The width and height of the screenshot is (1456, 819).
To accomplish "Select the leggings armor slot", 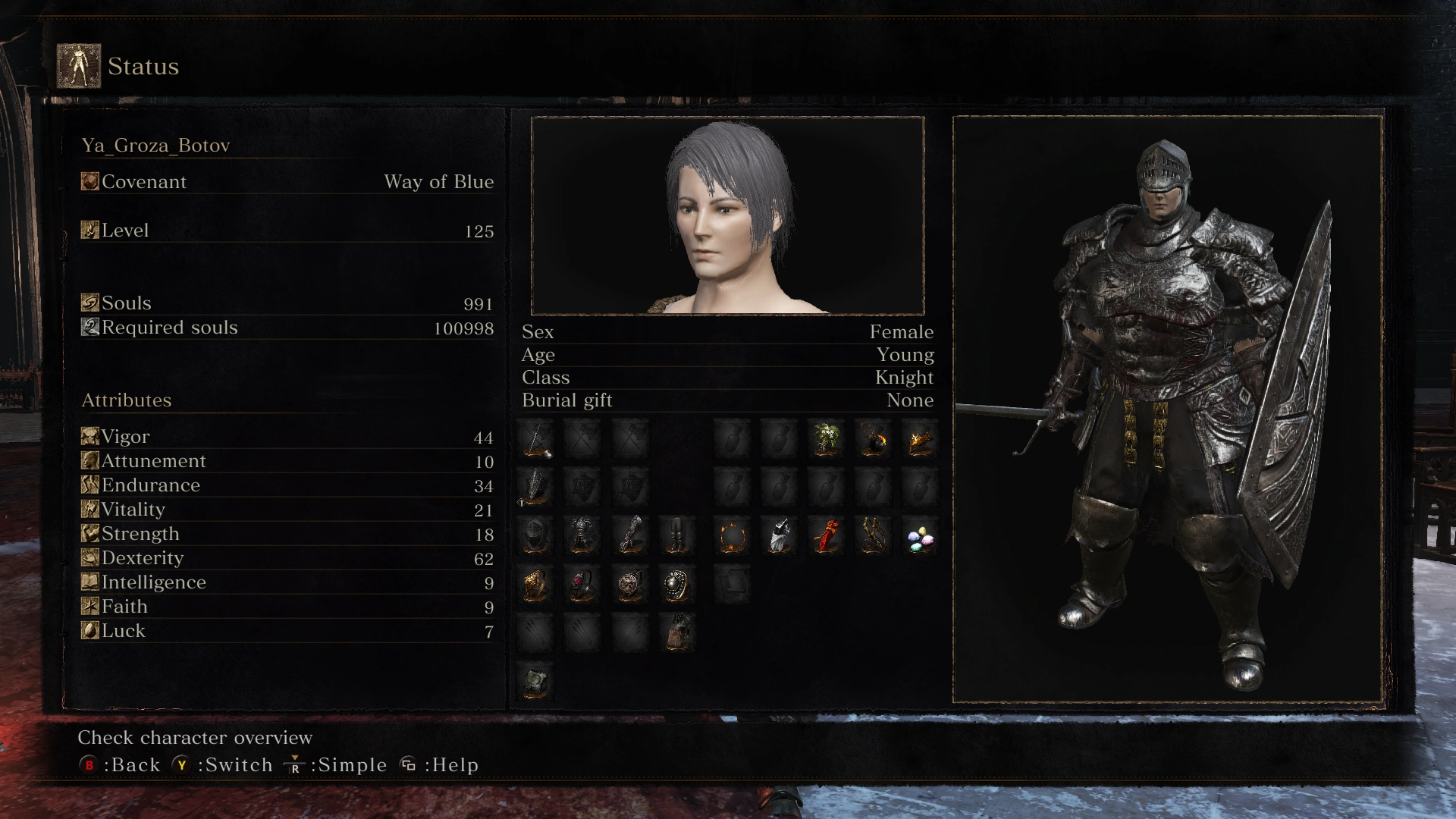I will [x=676, y=536].
